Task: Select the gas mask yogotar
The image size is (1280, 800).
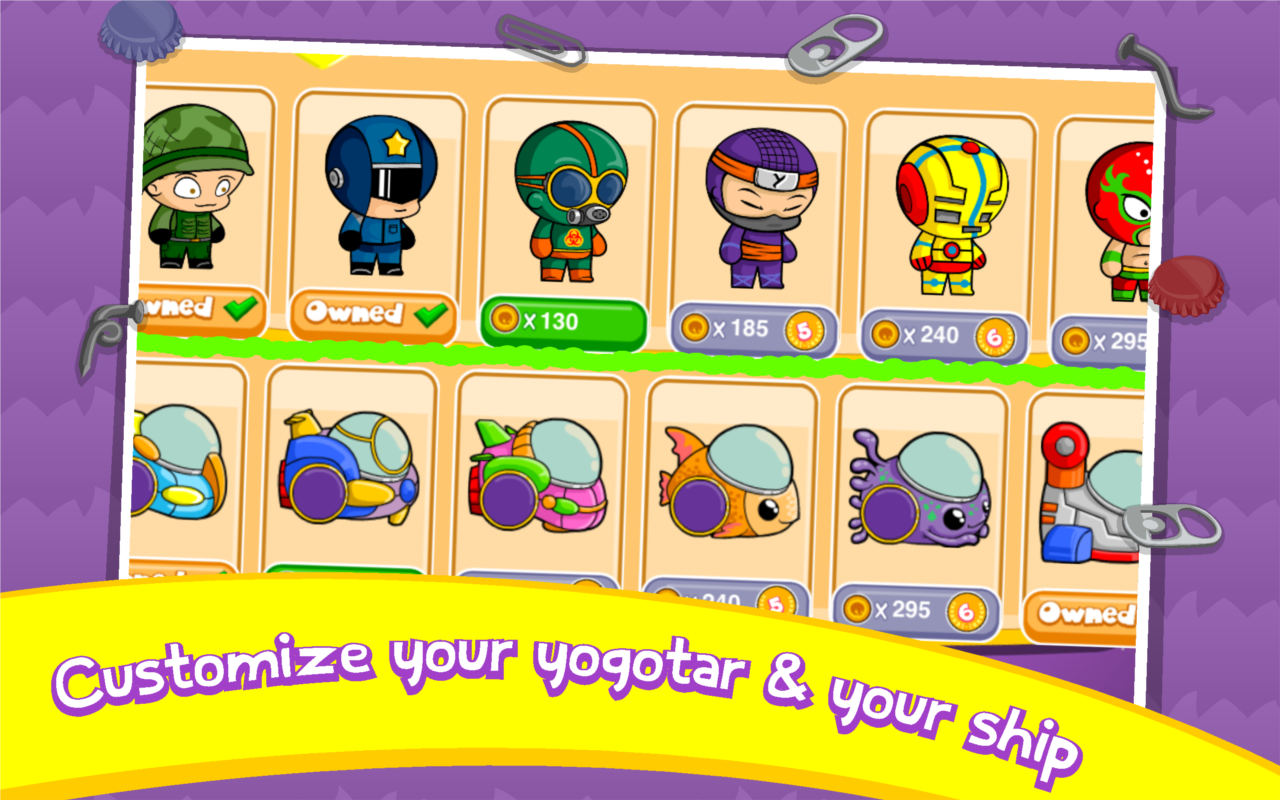Action: [x=568, y=195]
